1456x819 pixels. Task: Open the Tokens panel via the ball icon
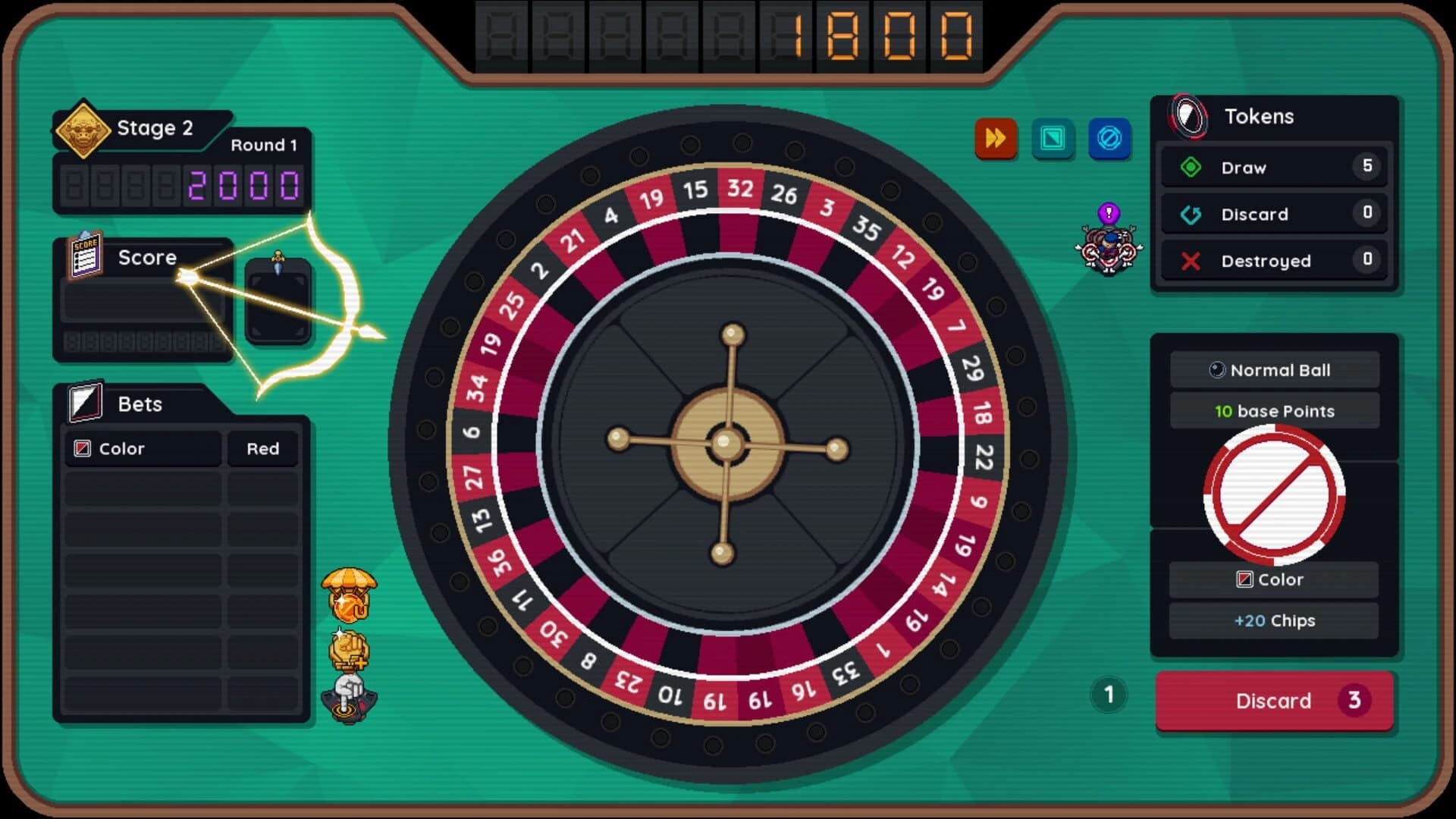point(1187,116)
